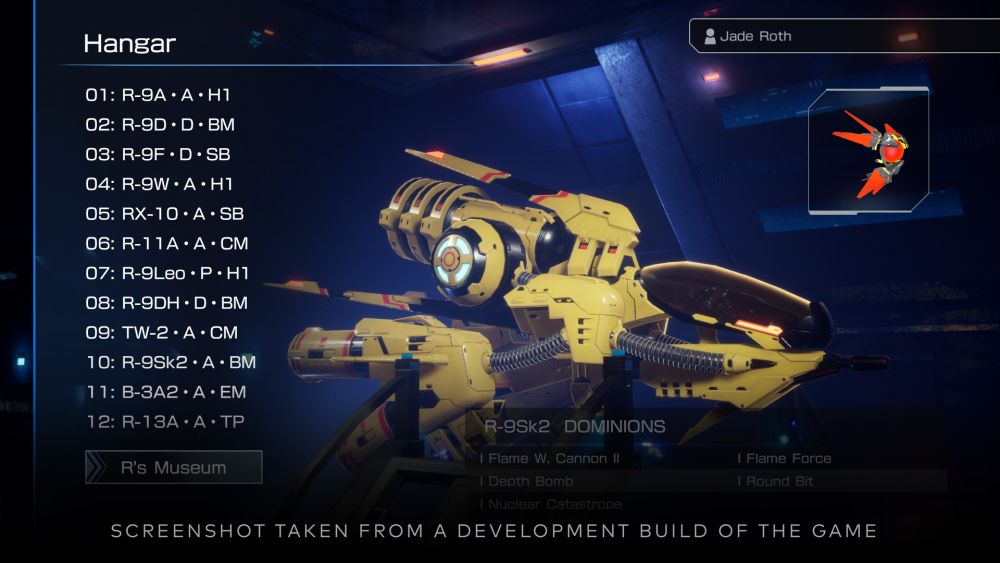Select hangar entry 12: R-13A

pyautogui.click(x=165, y=422)
